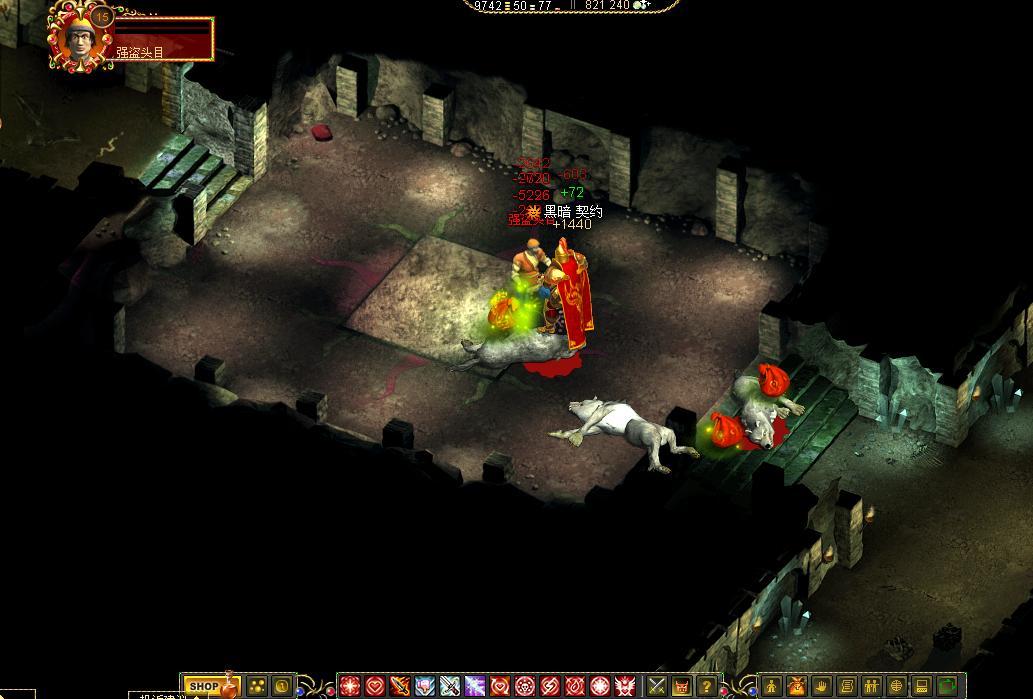Click the open hand icon
Image resolution: width=1033 pixels, height=699 pixels.
(x=822, y=686)
